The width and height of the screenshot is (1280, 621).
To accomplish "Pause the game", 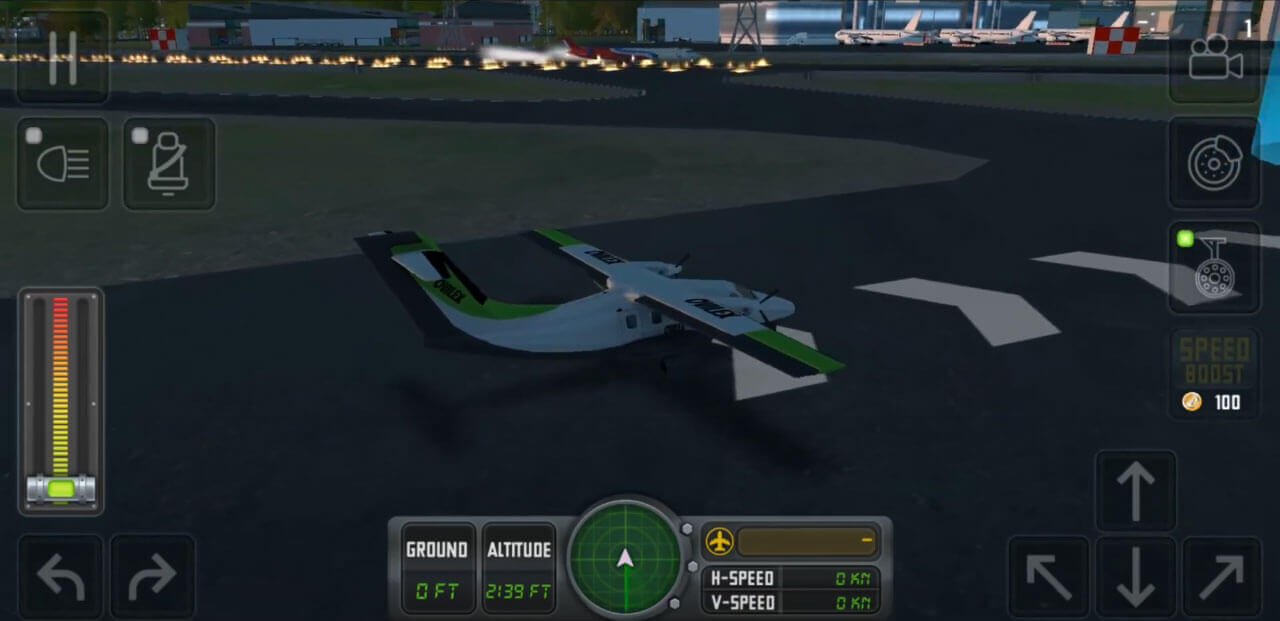I will [62, 57].
